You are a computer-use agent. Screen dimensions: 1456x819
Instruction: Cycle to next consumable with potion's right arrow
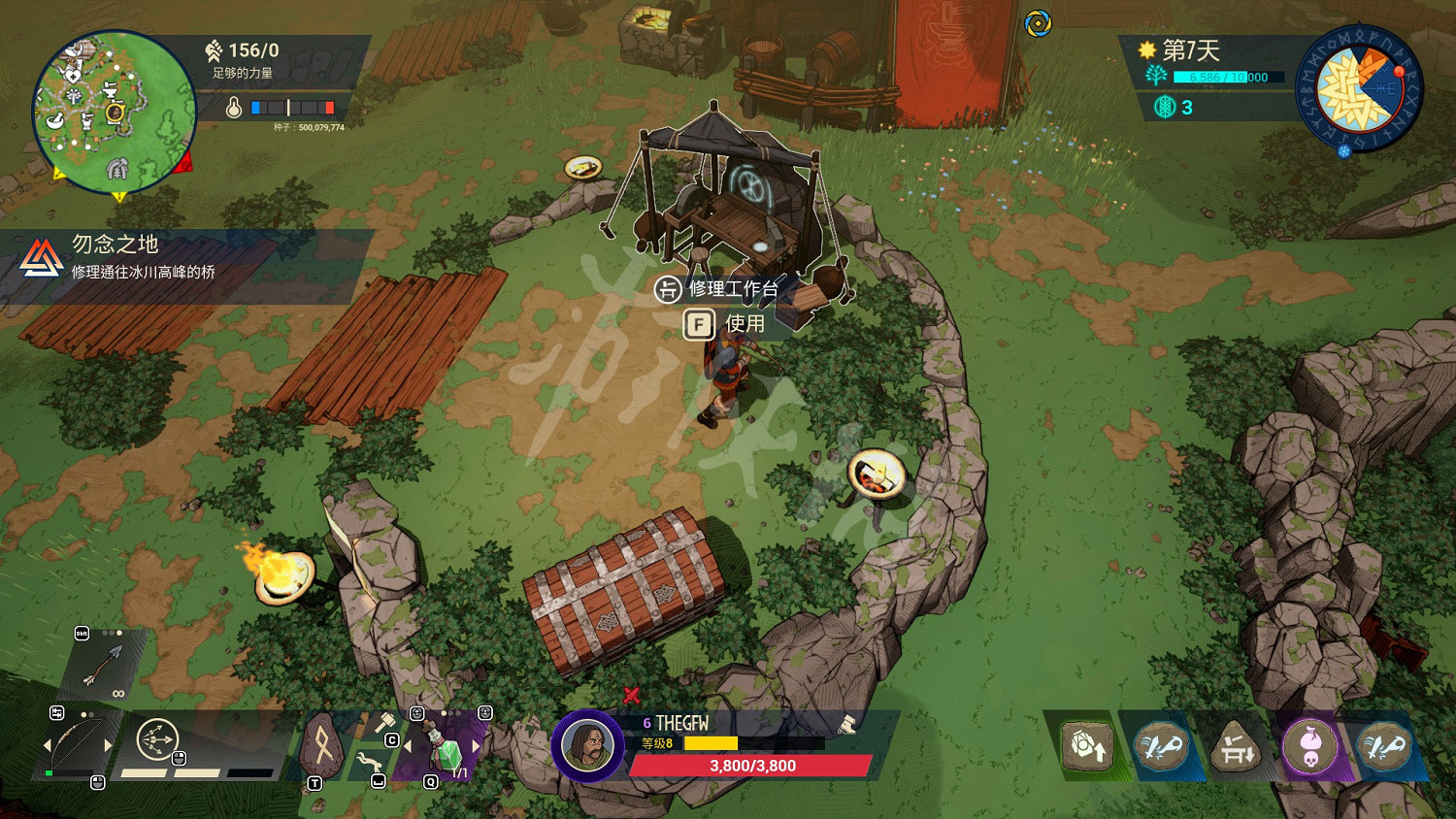pyautogui.click(x=477, y=746)
